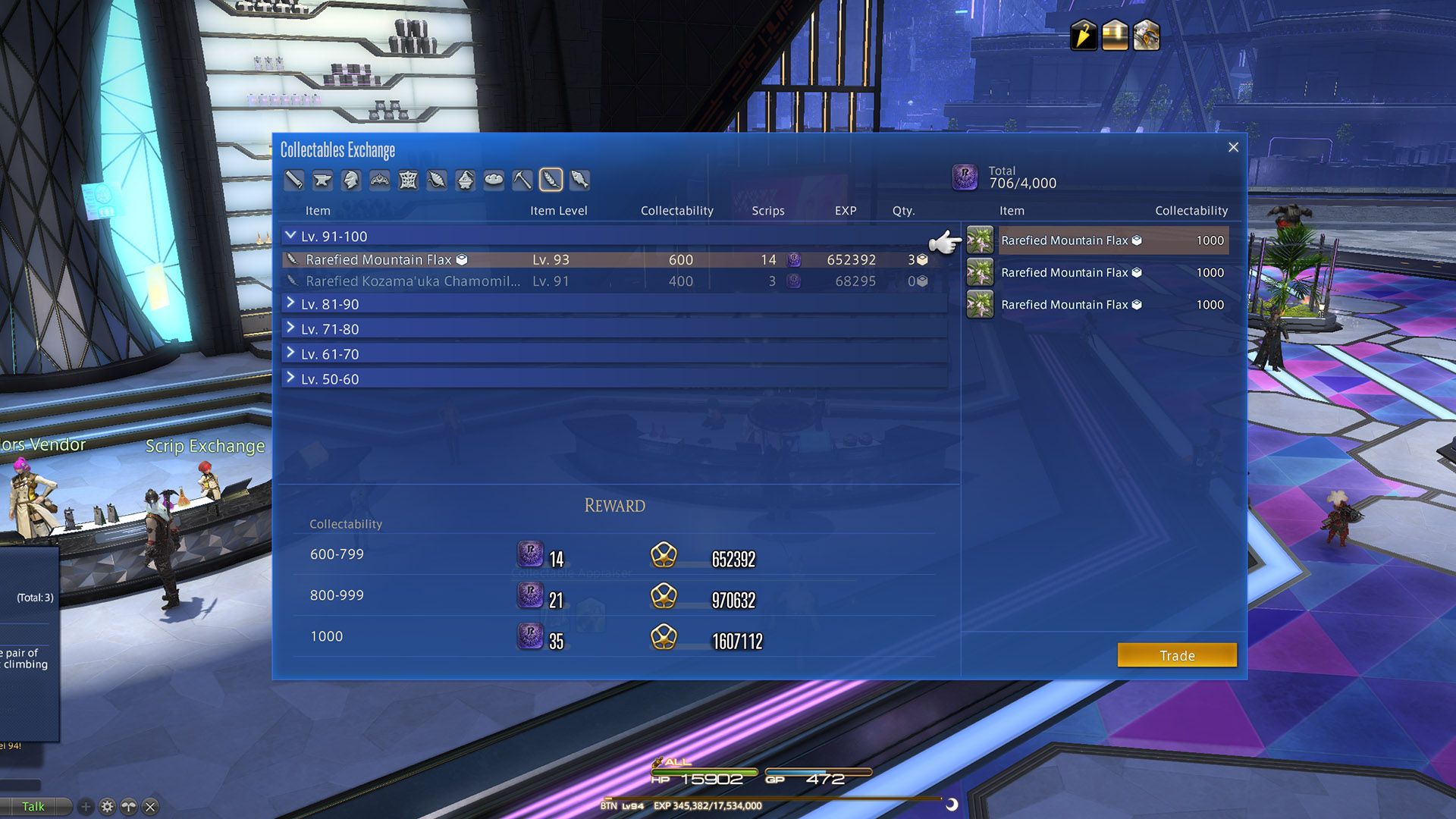Select the Armorer helmet class icon

351,180
